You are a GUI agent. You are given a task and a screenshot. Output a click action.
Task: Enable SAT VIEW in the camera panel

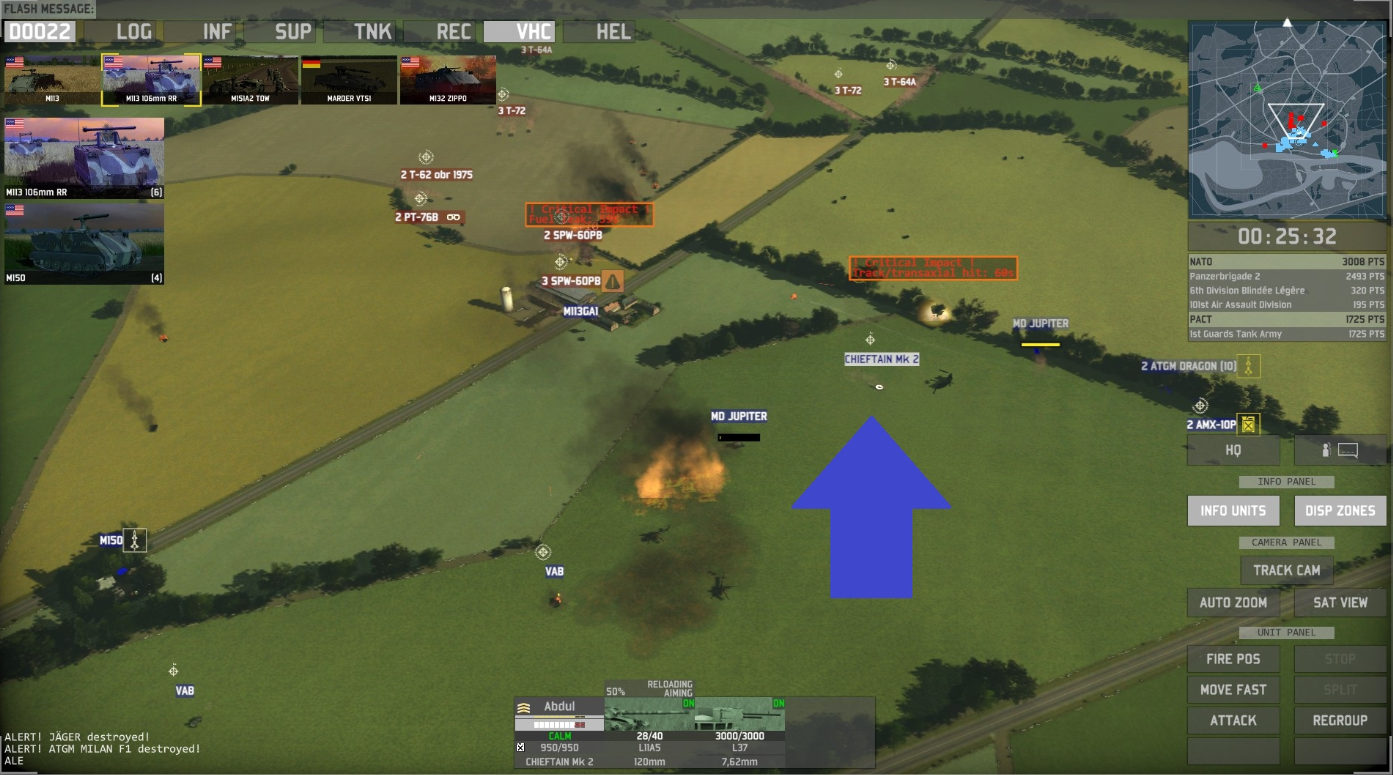pos(1339,602)
